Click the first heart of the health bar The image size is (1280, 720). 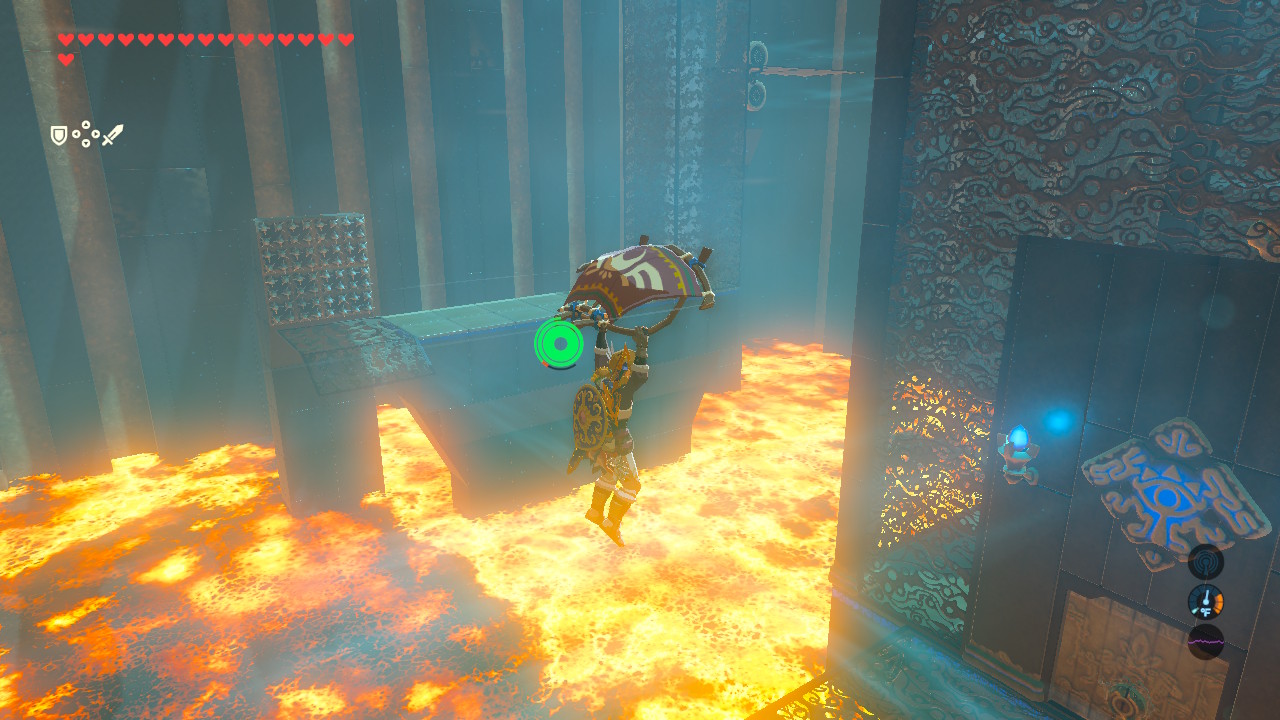coord(64,40)
